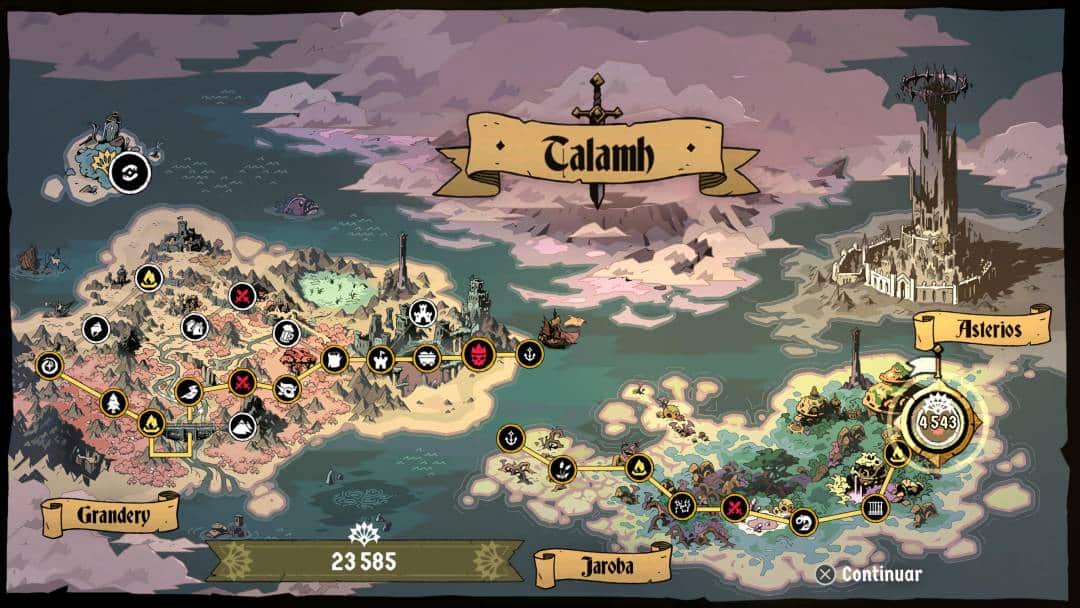
Task: Select the coiled serpent node in Jaroba
Action: tap(802, 521)
